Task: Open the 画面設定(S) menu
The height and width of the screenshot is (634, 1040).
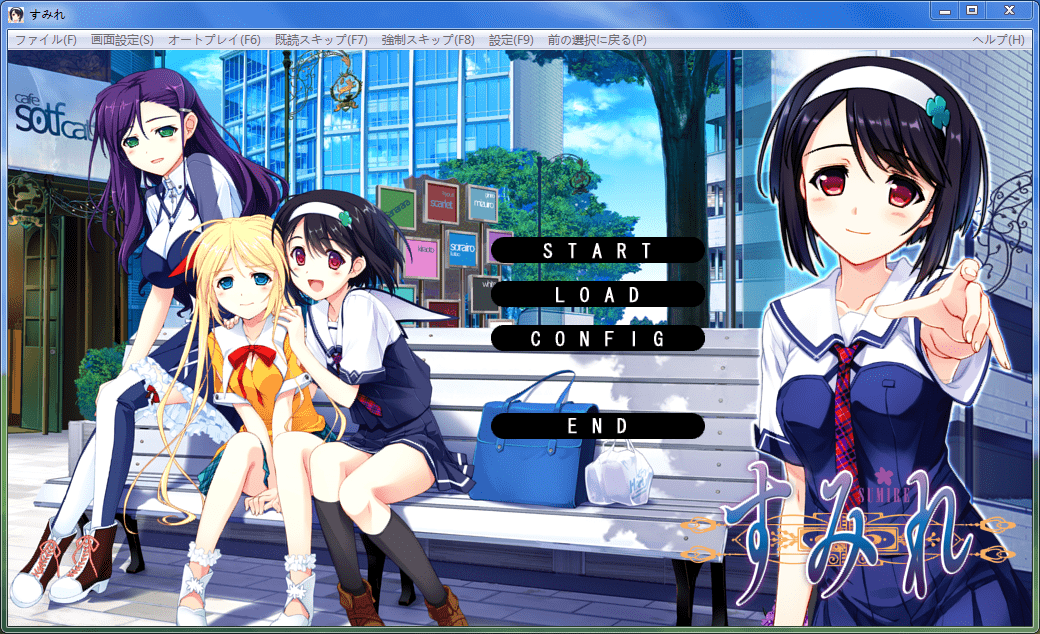Action: (122, 40)
